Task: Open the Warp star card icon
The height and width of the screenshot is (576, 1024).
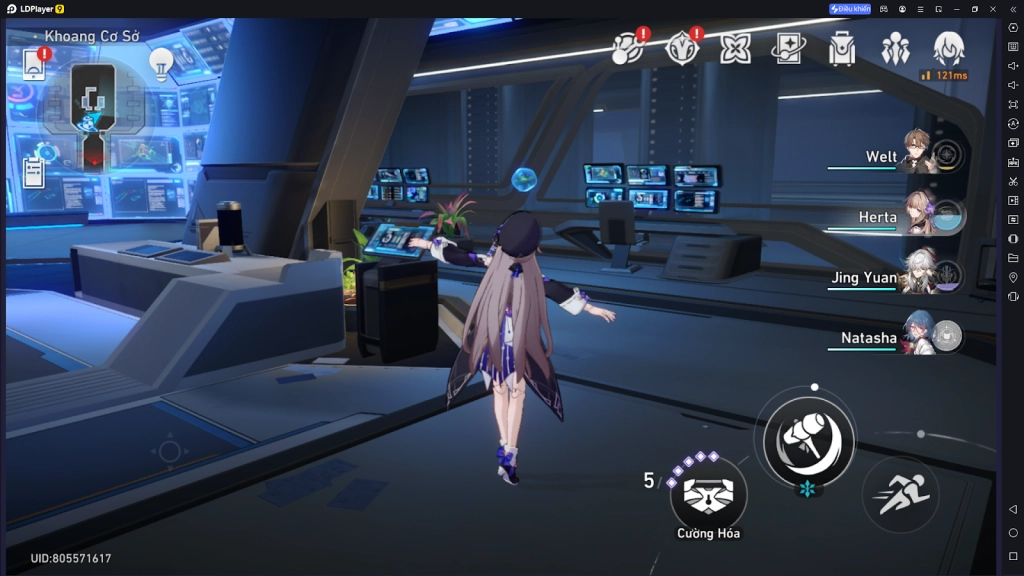Action: (789, 48)
